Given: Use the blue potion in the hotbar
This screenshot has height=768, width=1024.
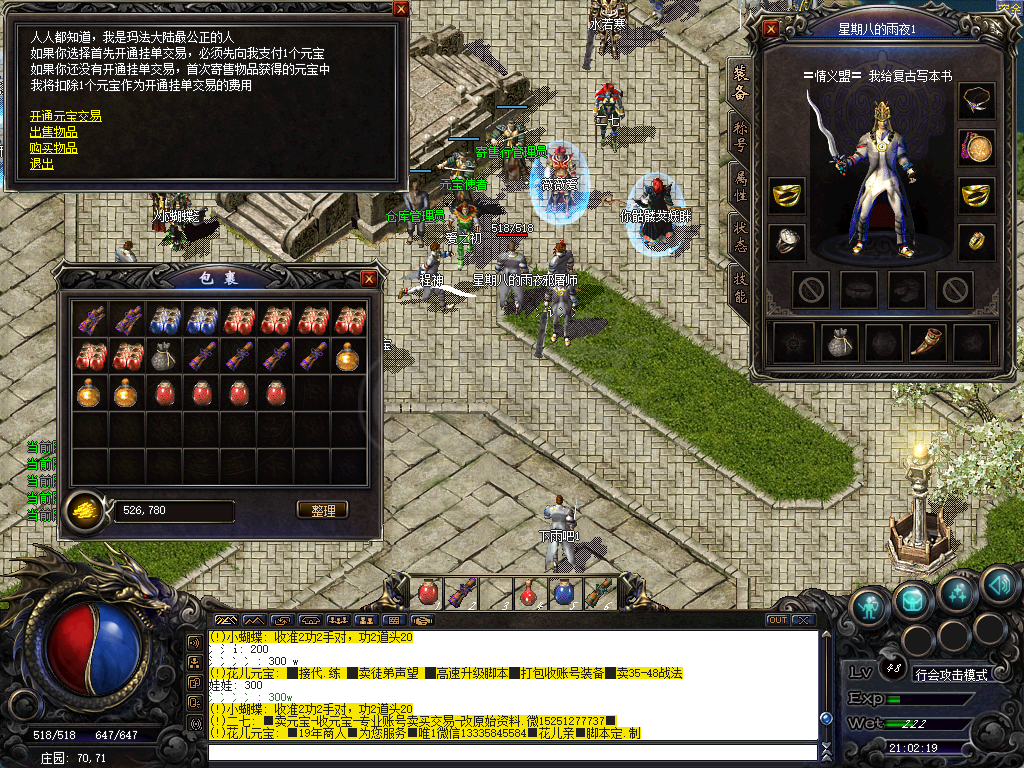Looking at the screenshot, I should 564,593.
